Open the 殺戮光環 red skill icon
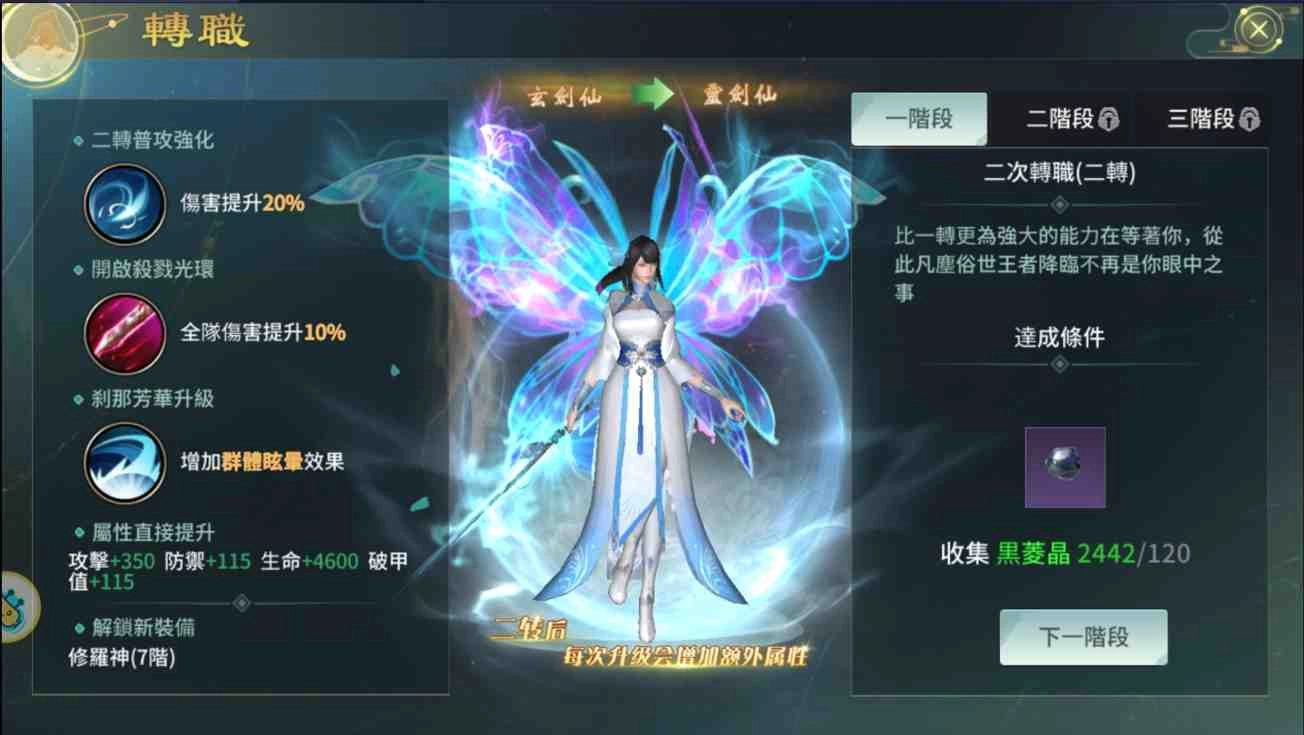Image resolution: width=1304 pixels, height=735 pixels. [x=124, y=335]
